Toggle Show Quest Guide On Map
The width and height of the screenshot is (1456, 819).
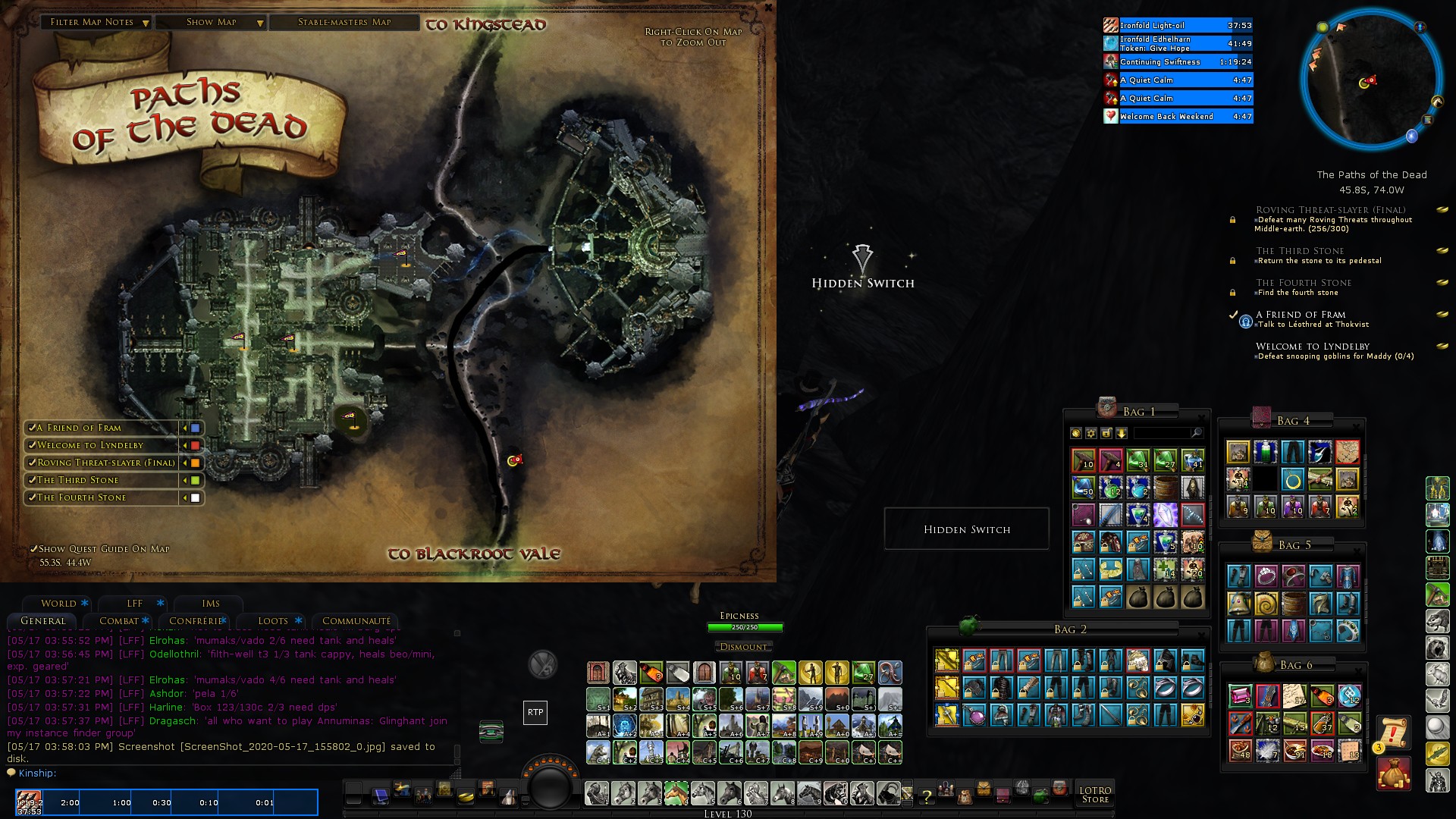coord(33,549)
